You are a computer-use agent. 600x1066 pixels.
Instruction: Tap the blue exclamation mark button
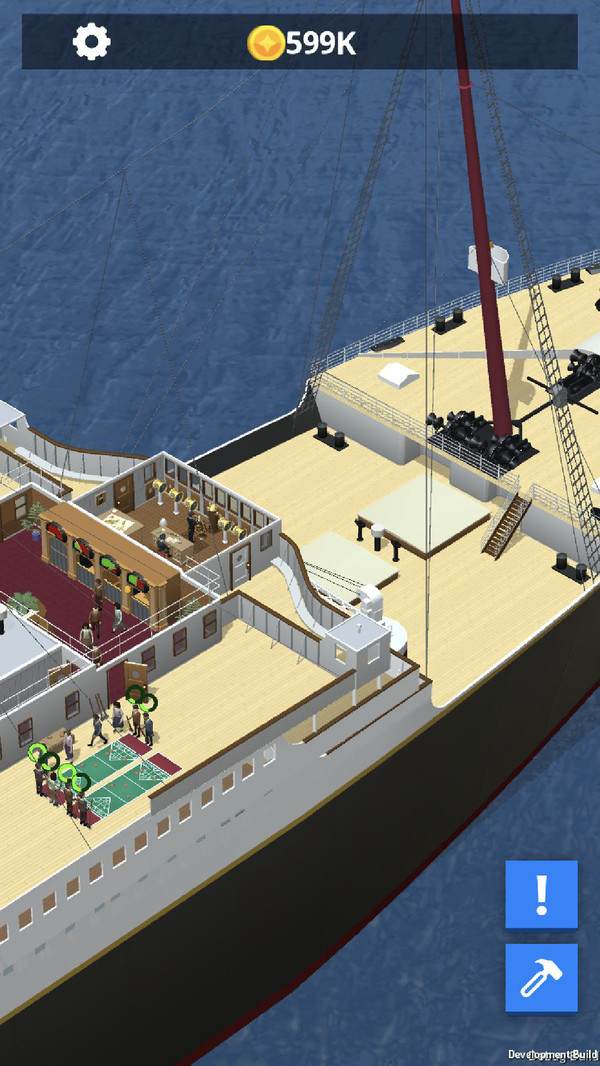pyautogui.click(x=541, y=894)
